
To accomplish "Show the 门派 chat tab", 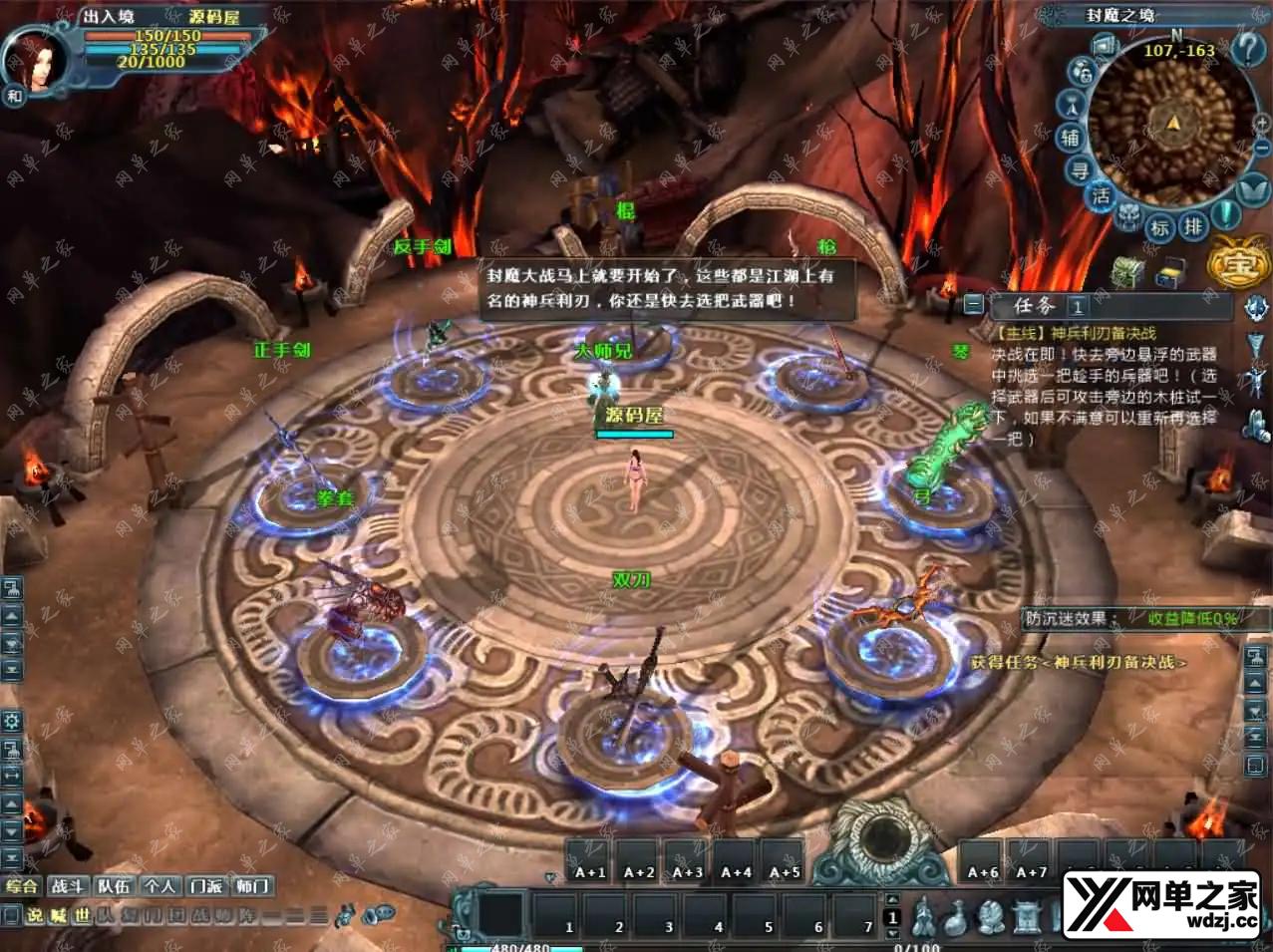I will tap(206, 885).
